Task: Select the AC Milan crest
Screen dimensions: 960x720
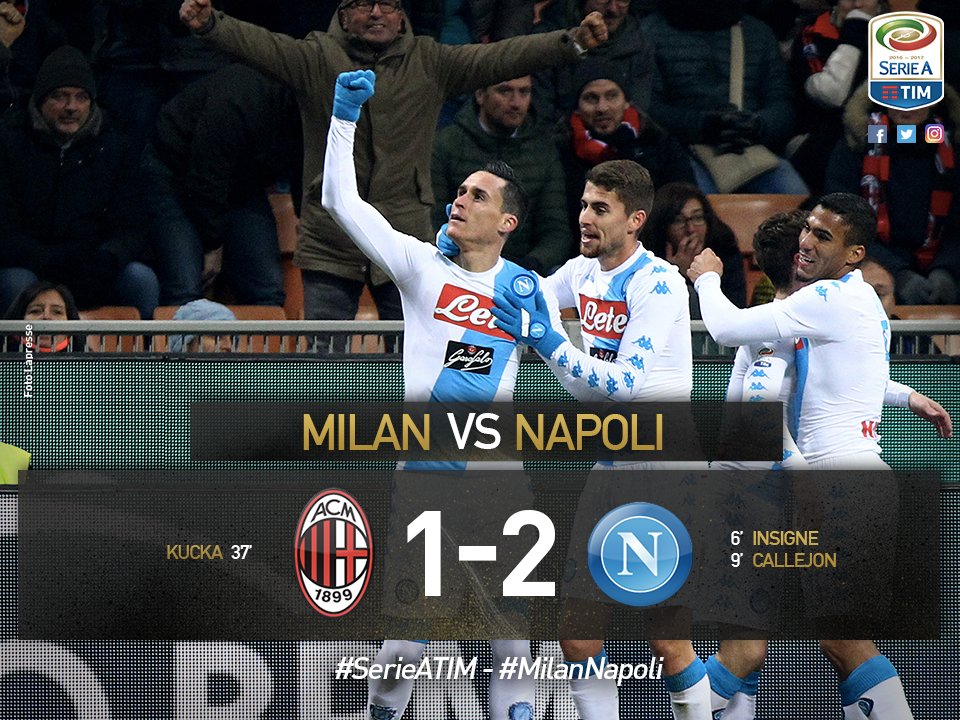Action: [x=334, y=552]
